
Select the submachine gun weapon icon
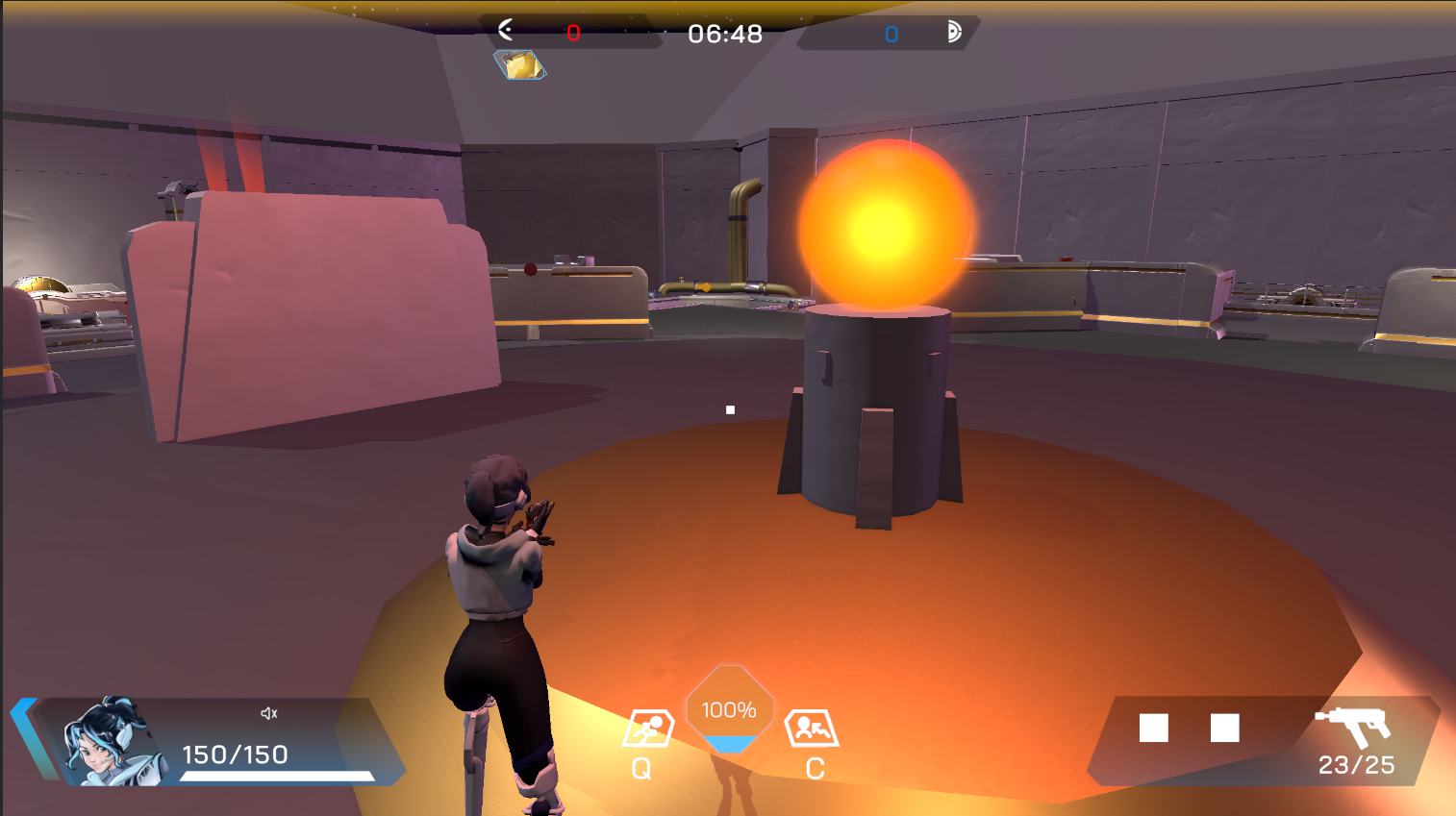click(1354, 726)
